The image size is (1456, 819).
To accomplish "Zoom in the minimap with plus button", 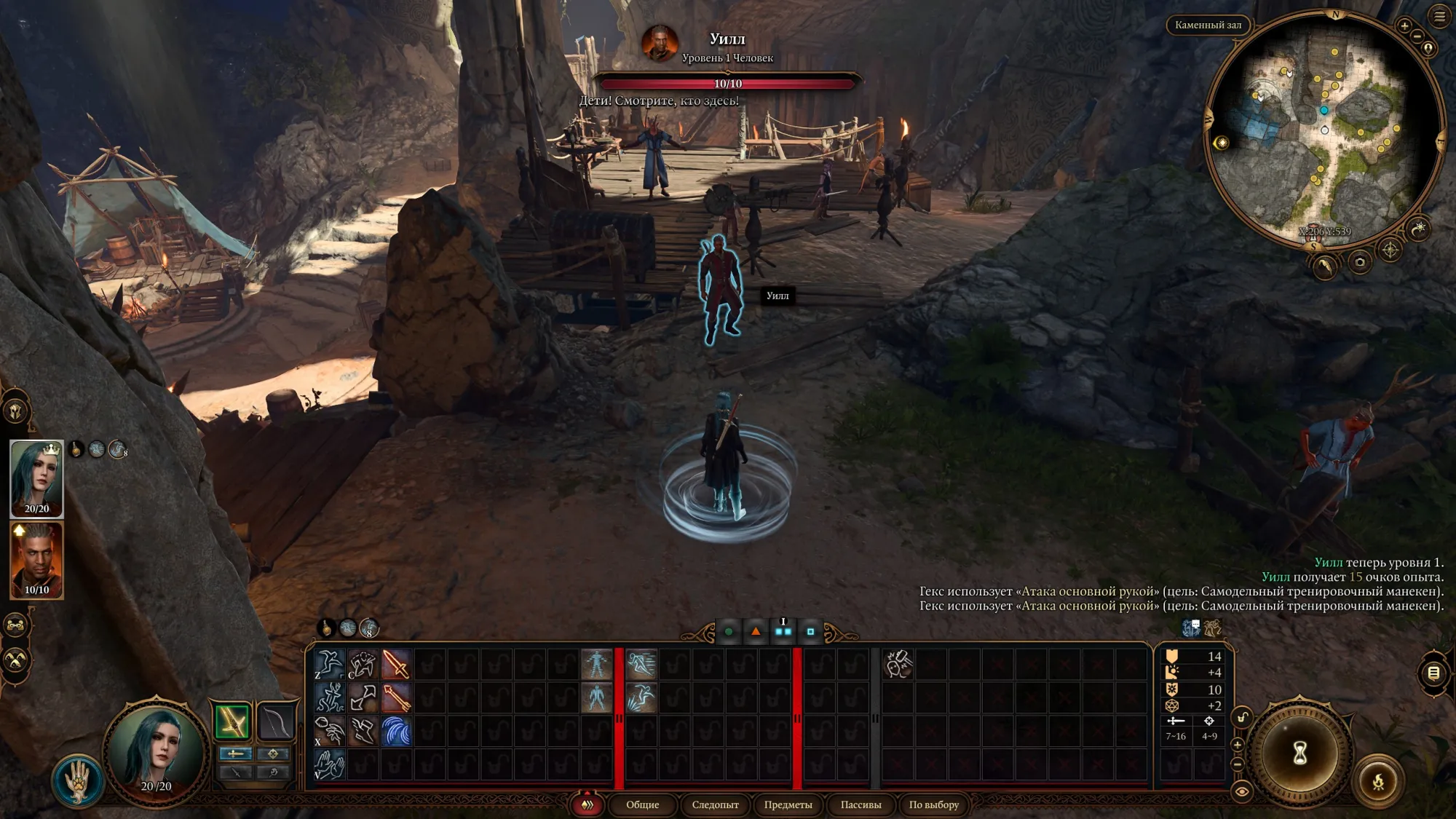I will pyautogui.click(x=1404, y=25).
